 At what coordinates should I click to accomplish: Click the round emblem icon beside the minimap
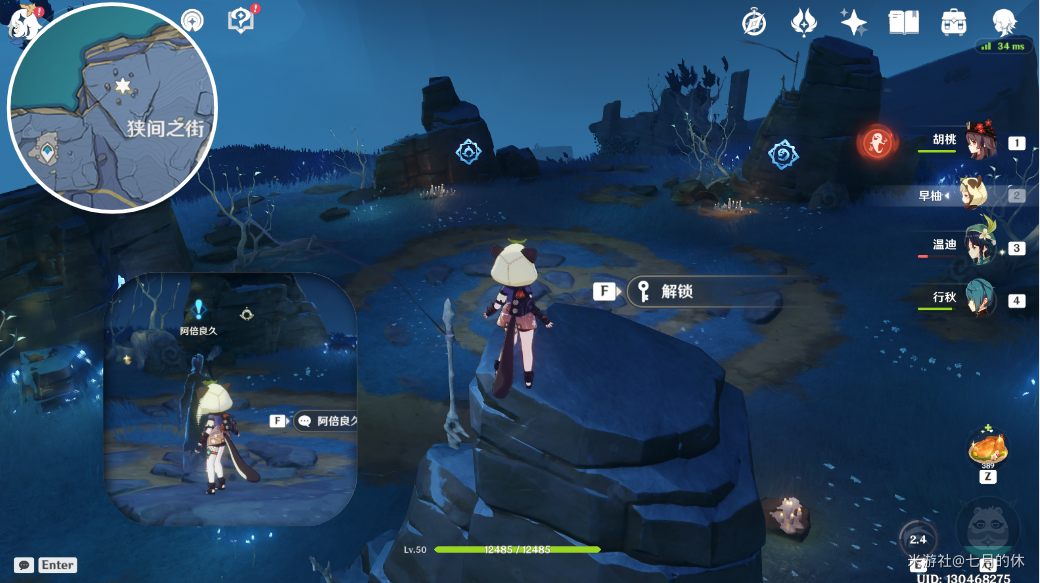[x=192, y=21]
